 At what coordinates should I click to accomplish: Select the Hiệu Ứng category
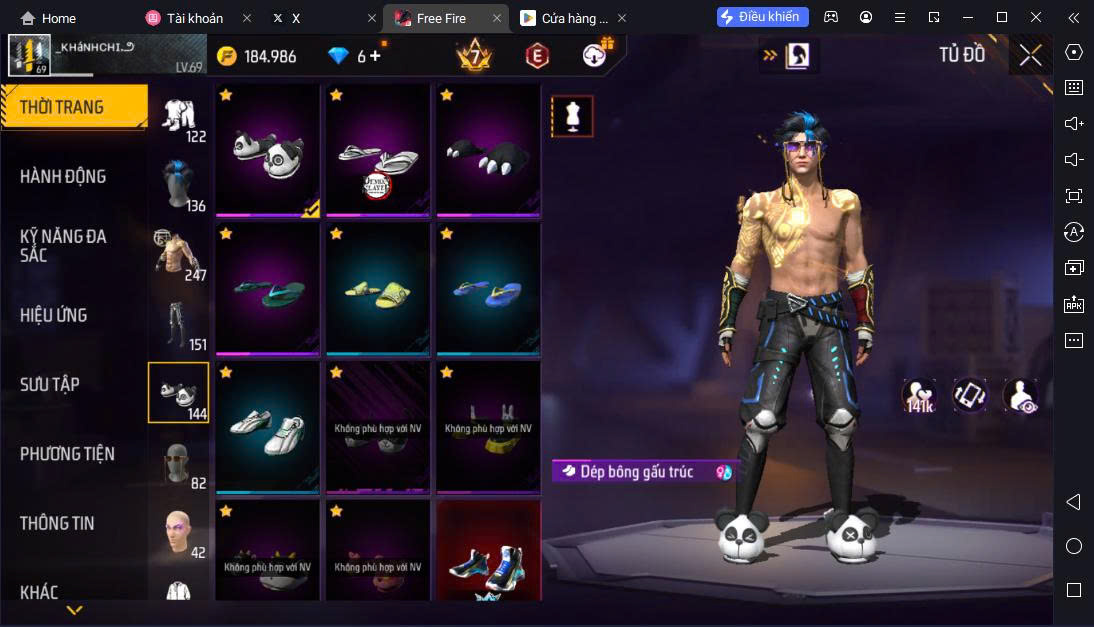tap(53, 315)
